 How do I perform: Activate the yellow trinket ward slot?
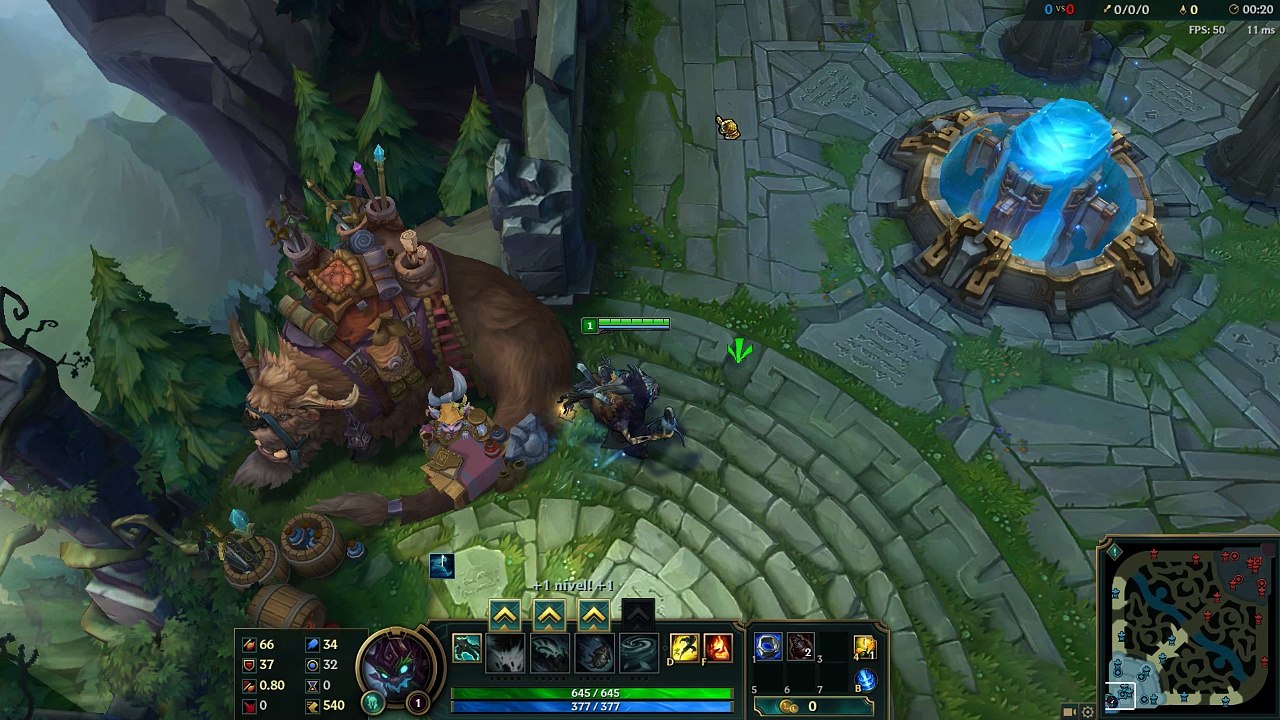[x=865, y=647]
